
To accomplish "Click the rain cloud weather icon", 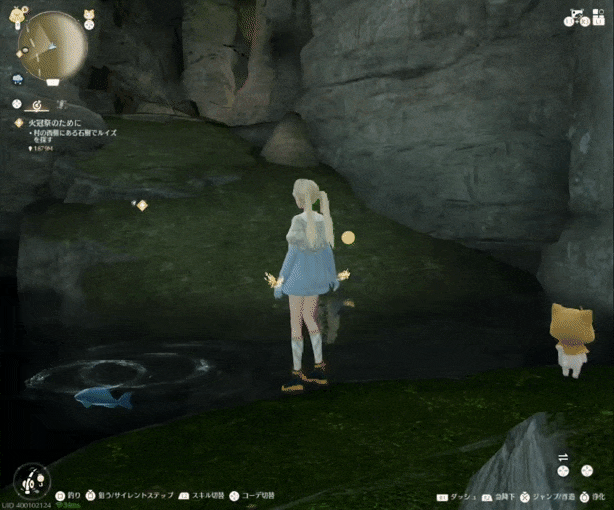I will (19, 78).
